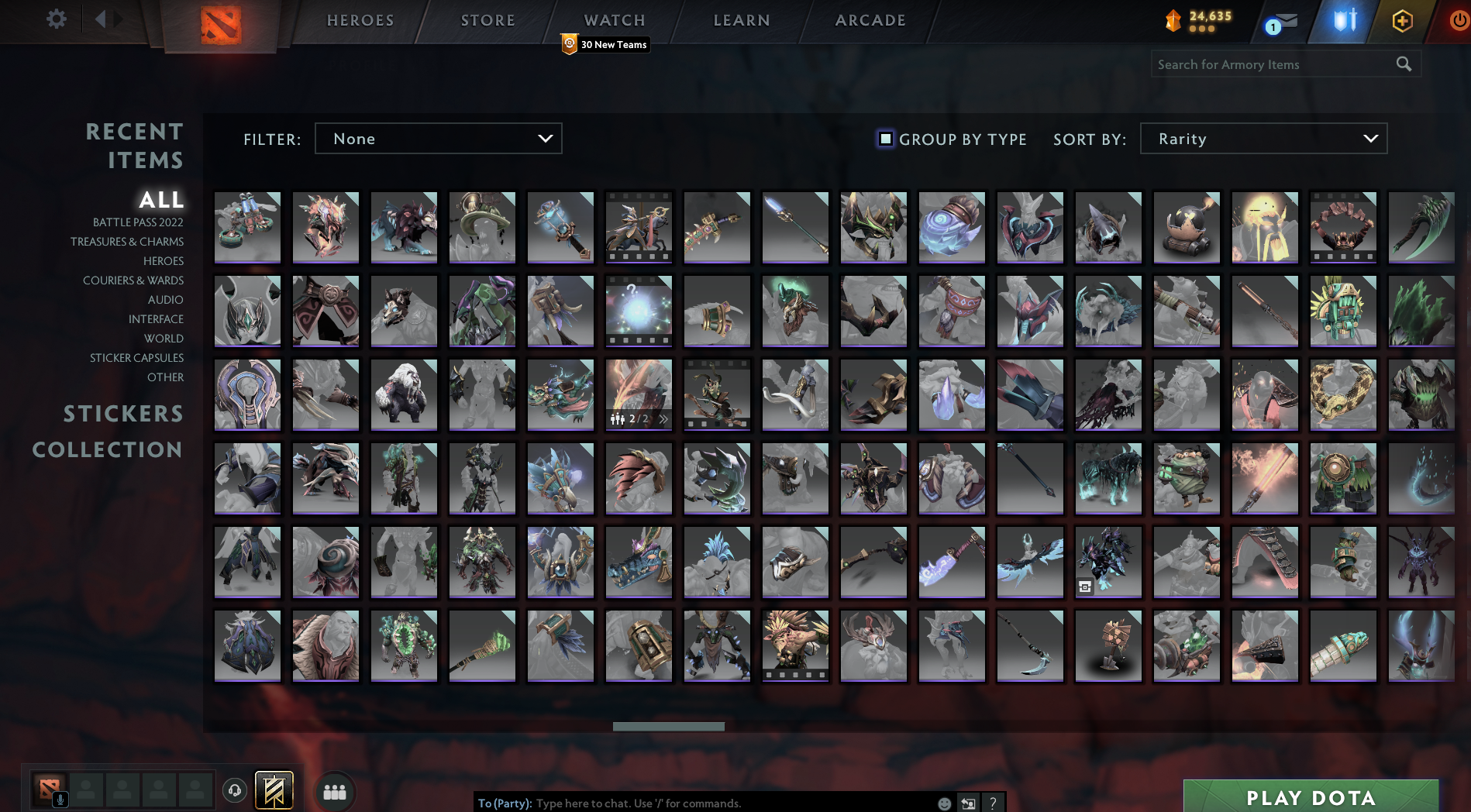
Task: Toggle the Group By Type checkbox
Action: pyautogui.click(x=885, y=139)
